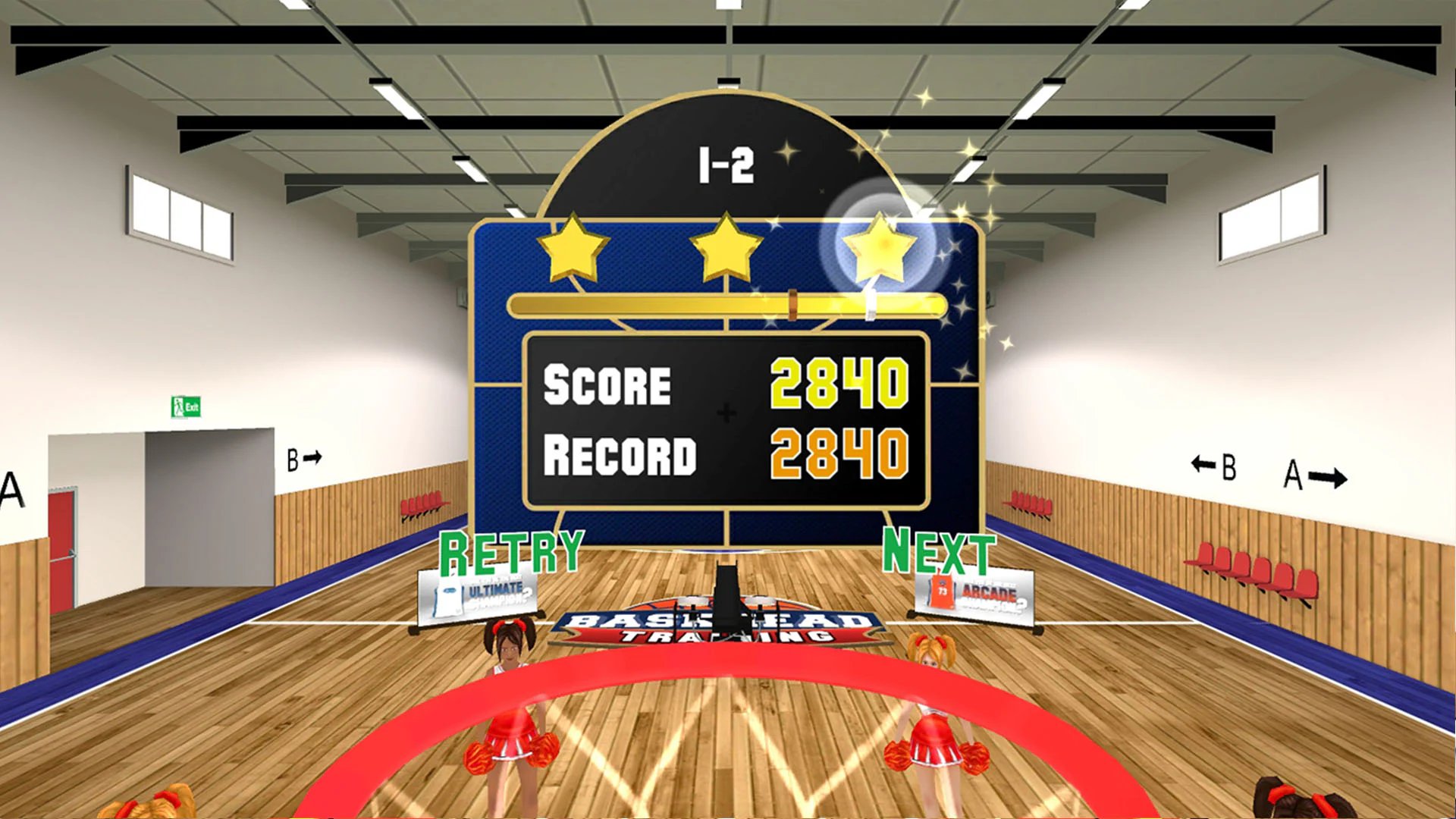The height and width of the screenshot is (819, 1456).
Task: Click the Record value 2840
Action: coord(838,453)
